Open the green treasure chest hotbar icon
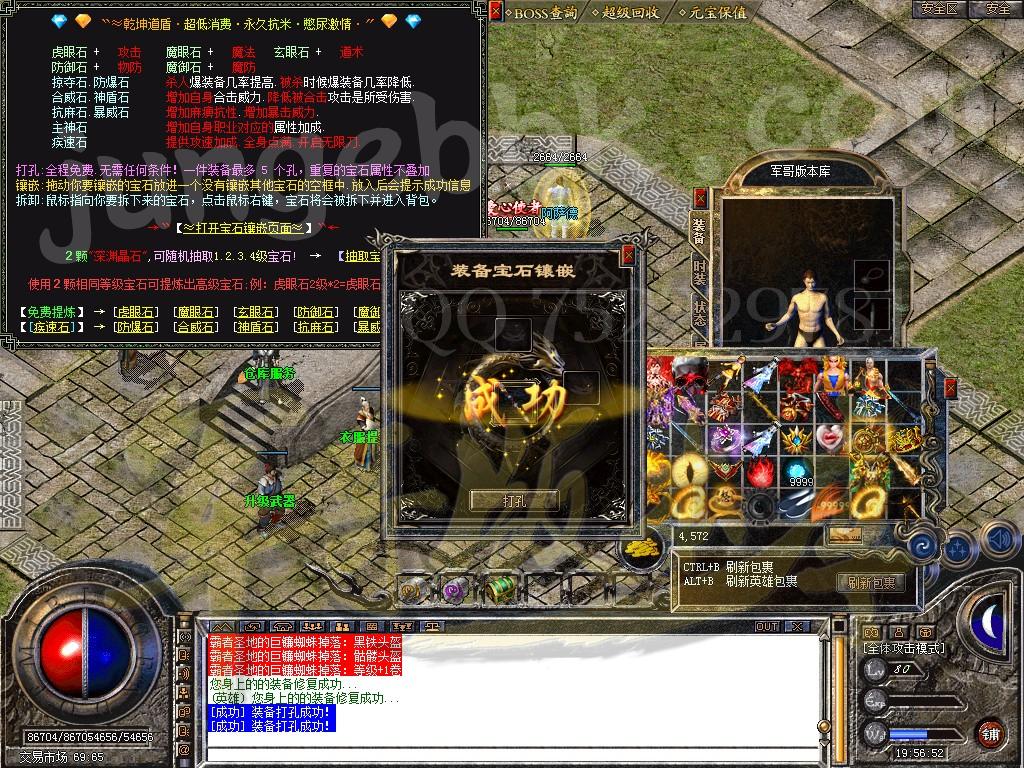 500,590
